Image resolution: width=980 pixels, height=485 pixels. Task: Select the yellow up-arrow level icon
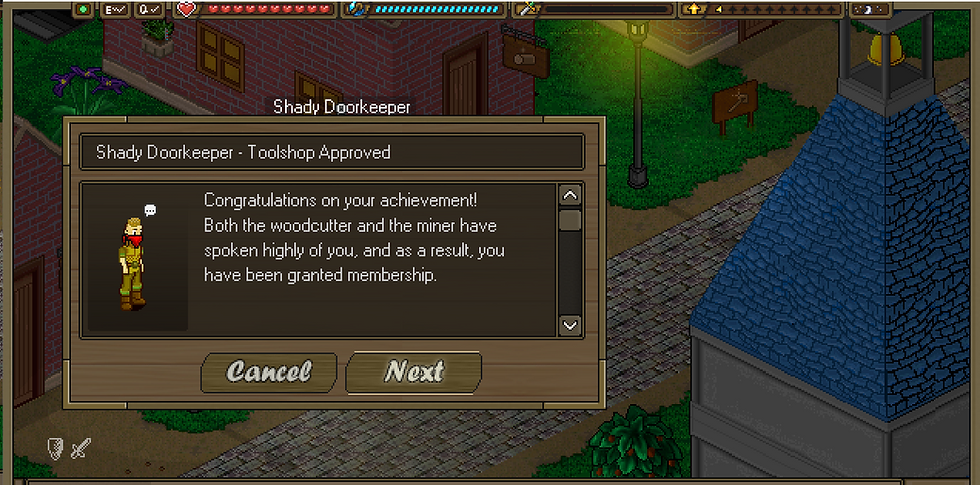(x=694, y=9)
